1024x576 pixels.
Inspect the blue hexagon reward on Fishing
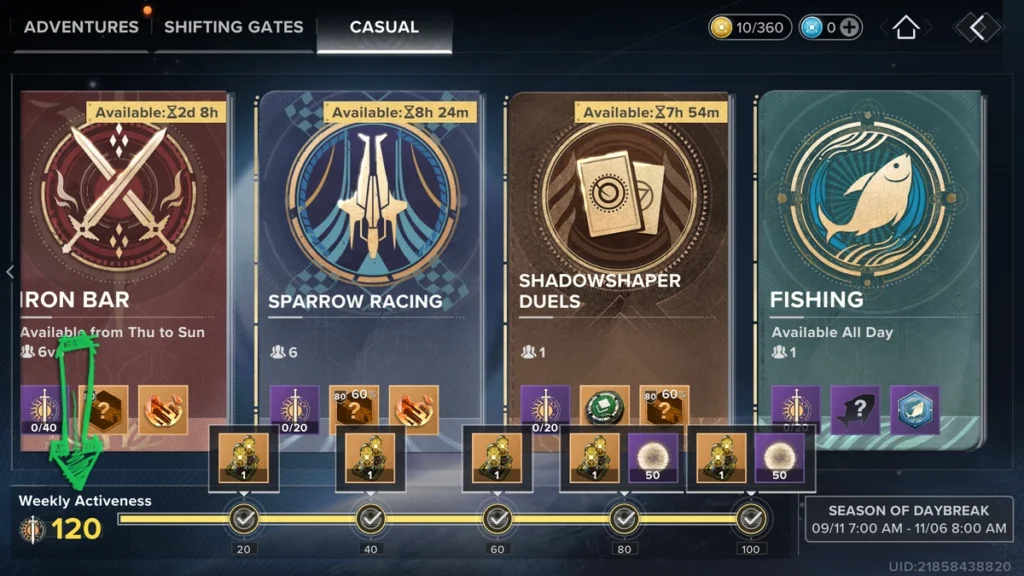pyautogui.click(x=915, y=410)
